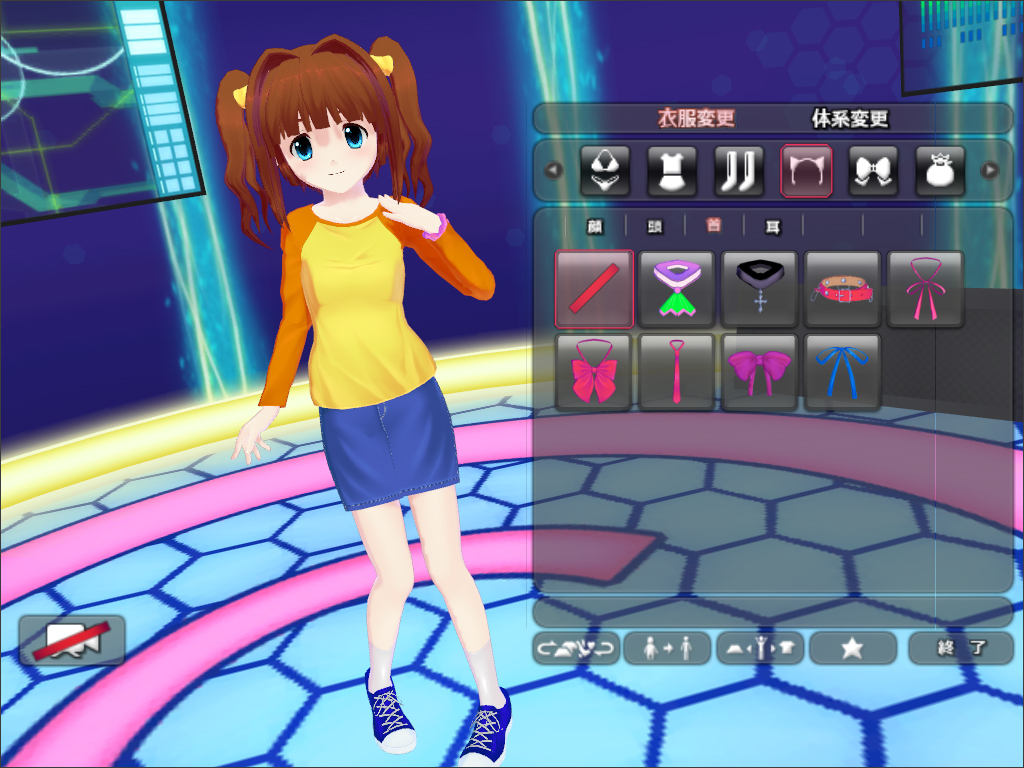Exit with the 終了 button
This screenshot has width=1024, height=768.
tap(961, 648)
